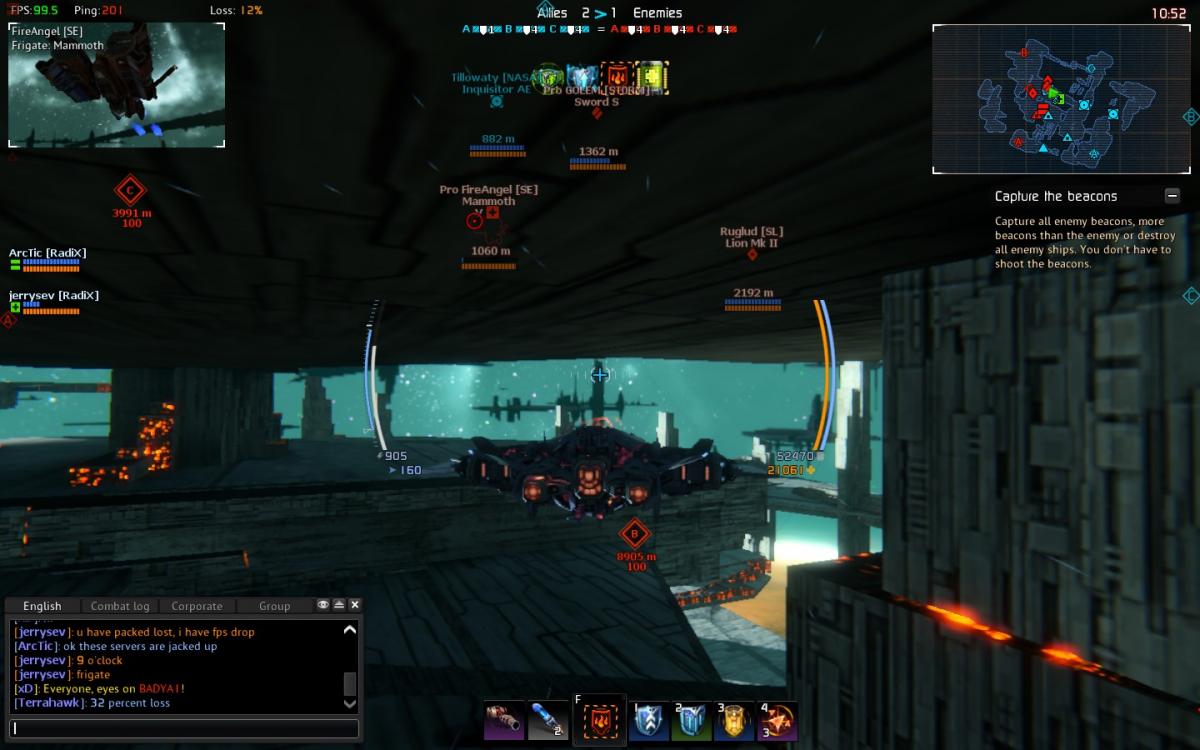The width and height of the screenshot is (1200, 750).
Task: Activate the blue chevron shield module
Action: [x=649, y=721]
